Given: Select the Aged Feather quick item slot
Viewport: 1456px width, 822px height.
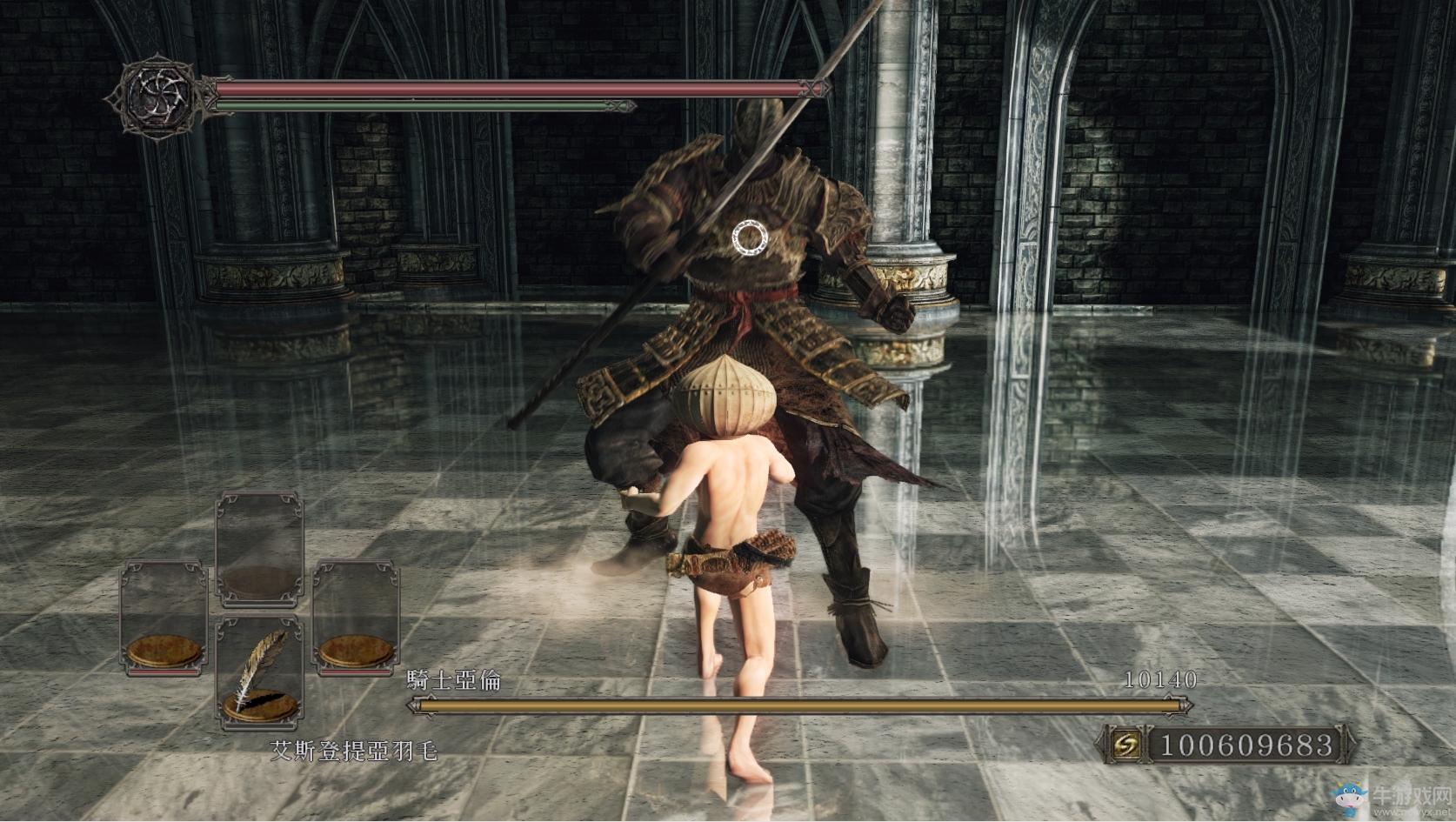Looking at the screenshot, I should 258,672.
